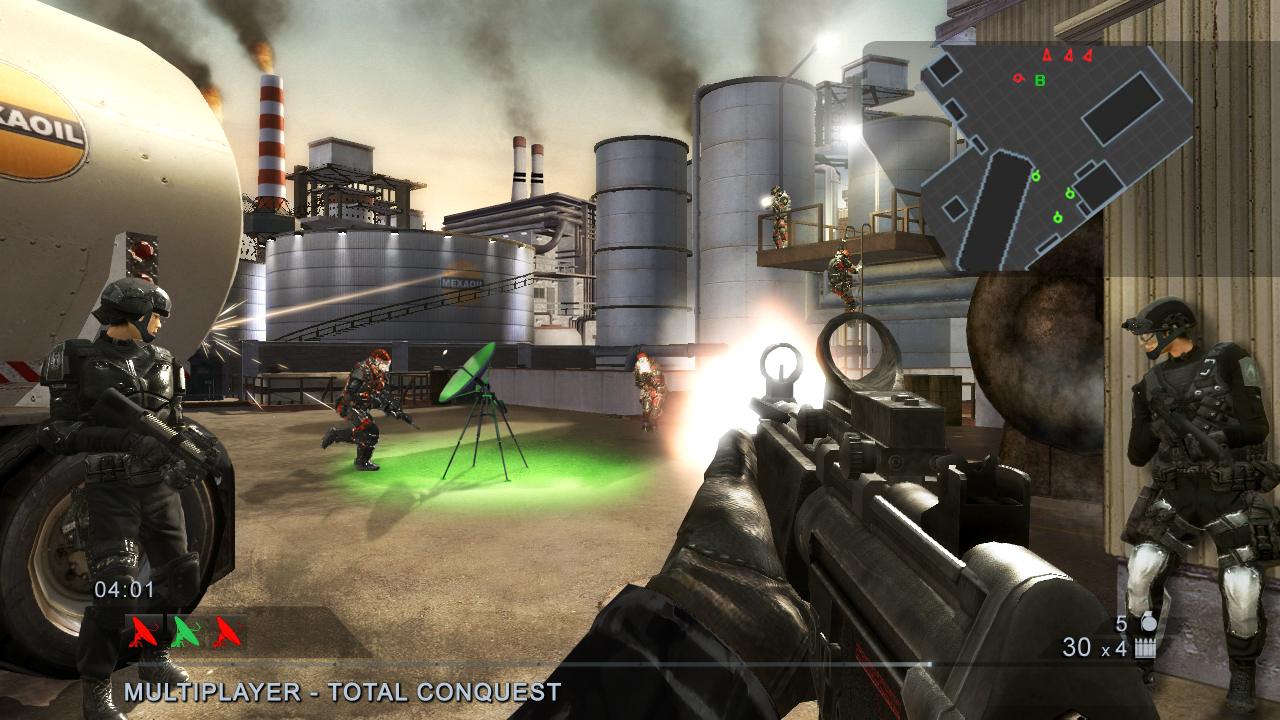Select a red triangle enemy marker on the minimap
The image size is (1280, 720).
1046,55
